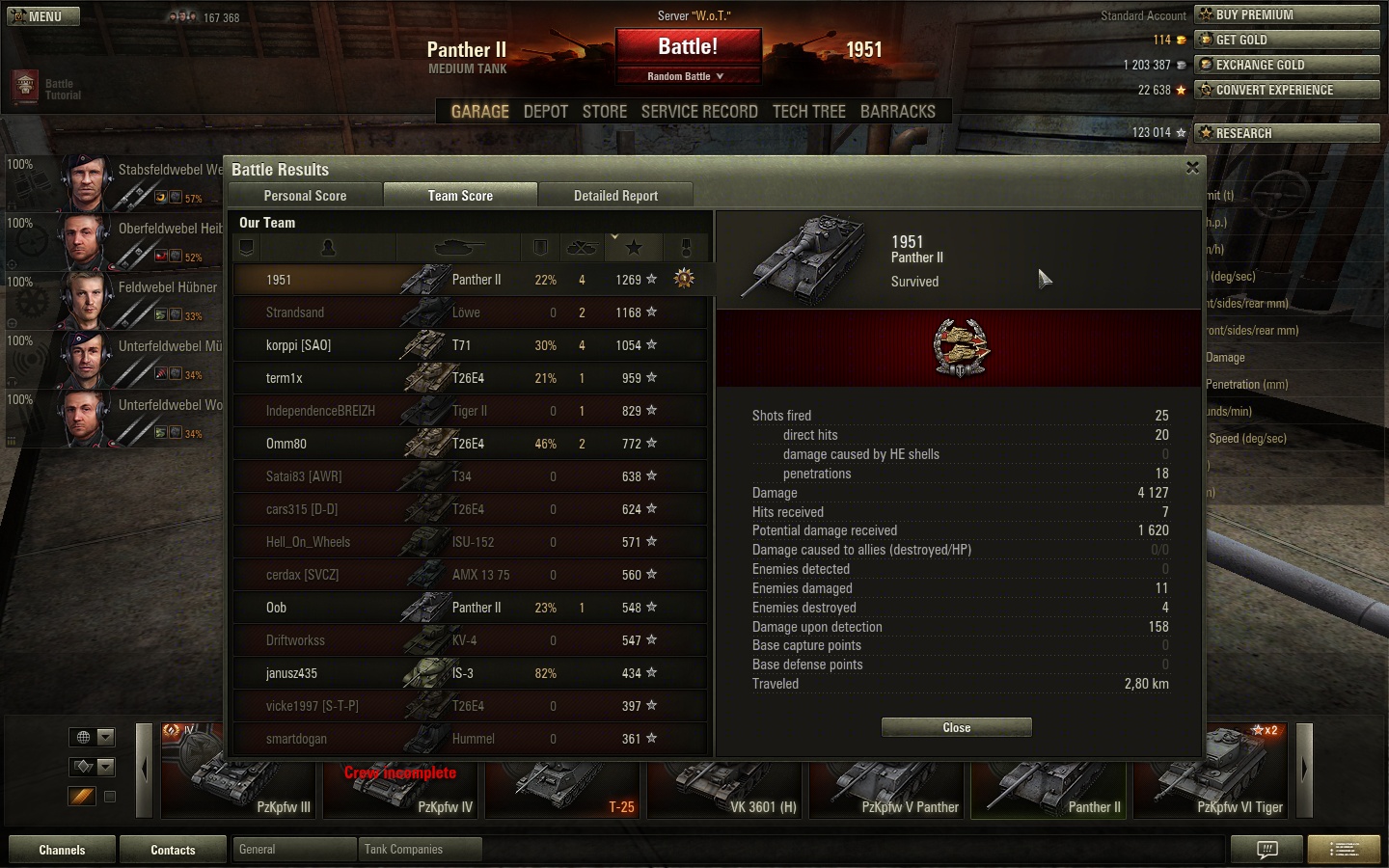This screenshot has width=1389, height=868.
Task: View the Service Record
Action: (x=699, y=112)
